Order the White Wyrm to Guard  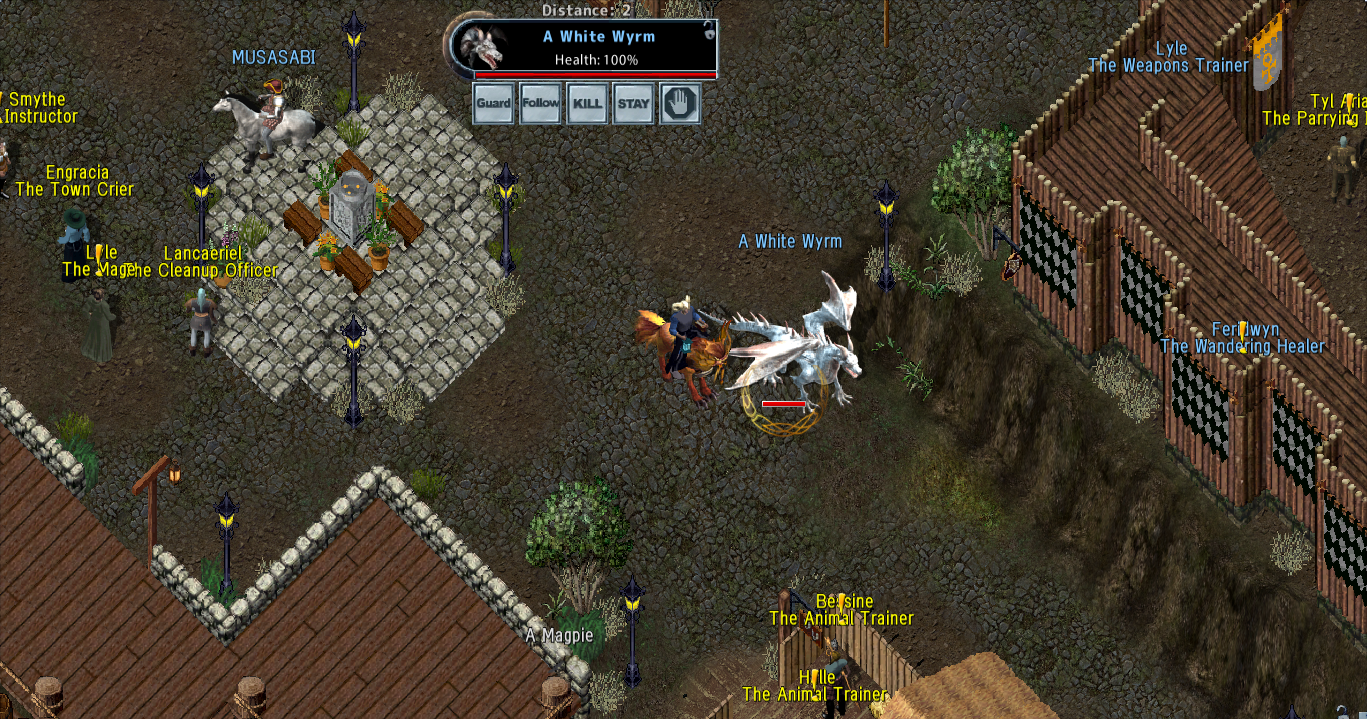493,104
